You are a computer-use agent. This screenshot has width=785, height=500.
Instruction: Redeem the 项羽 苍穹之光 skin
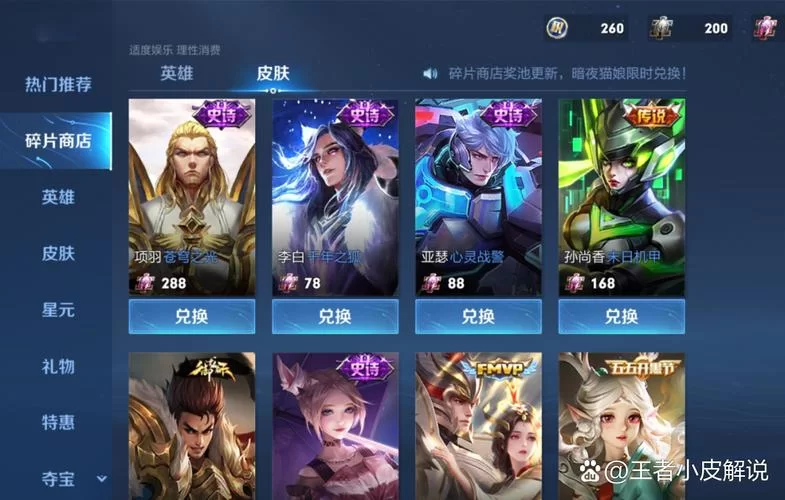point(191,317)
